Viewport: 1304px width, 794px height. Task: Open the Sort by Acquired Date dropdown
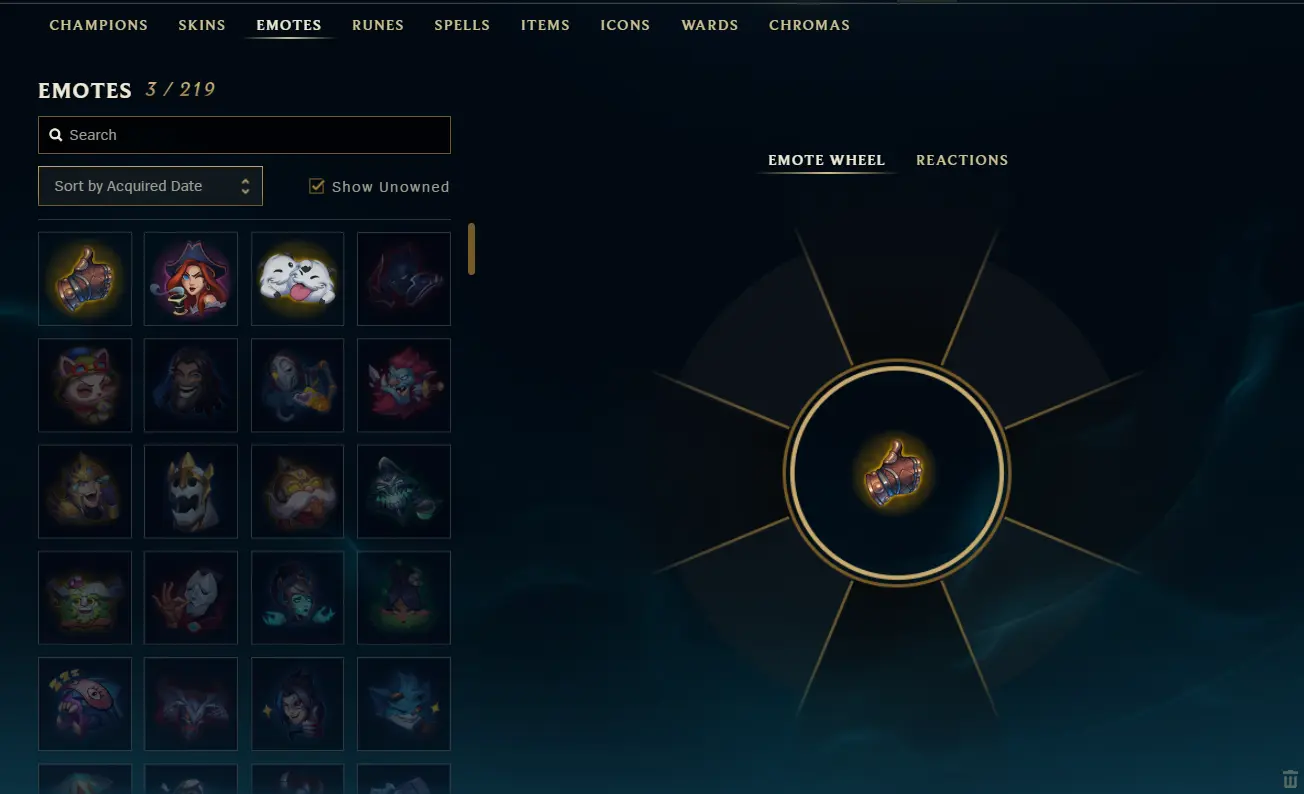pyautogui.click(x=150, y=186)
